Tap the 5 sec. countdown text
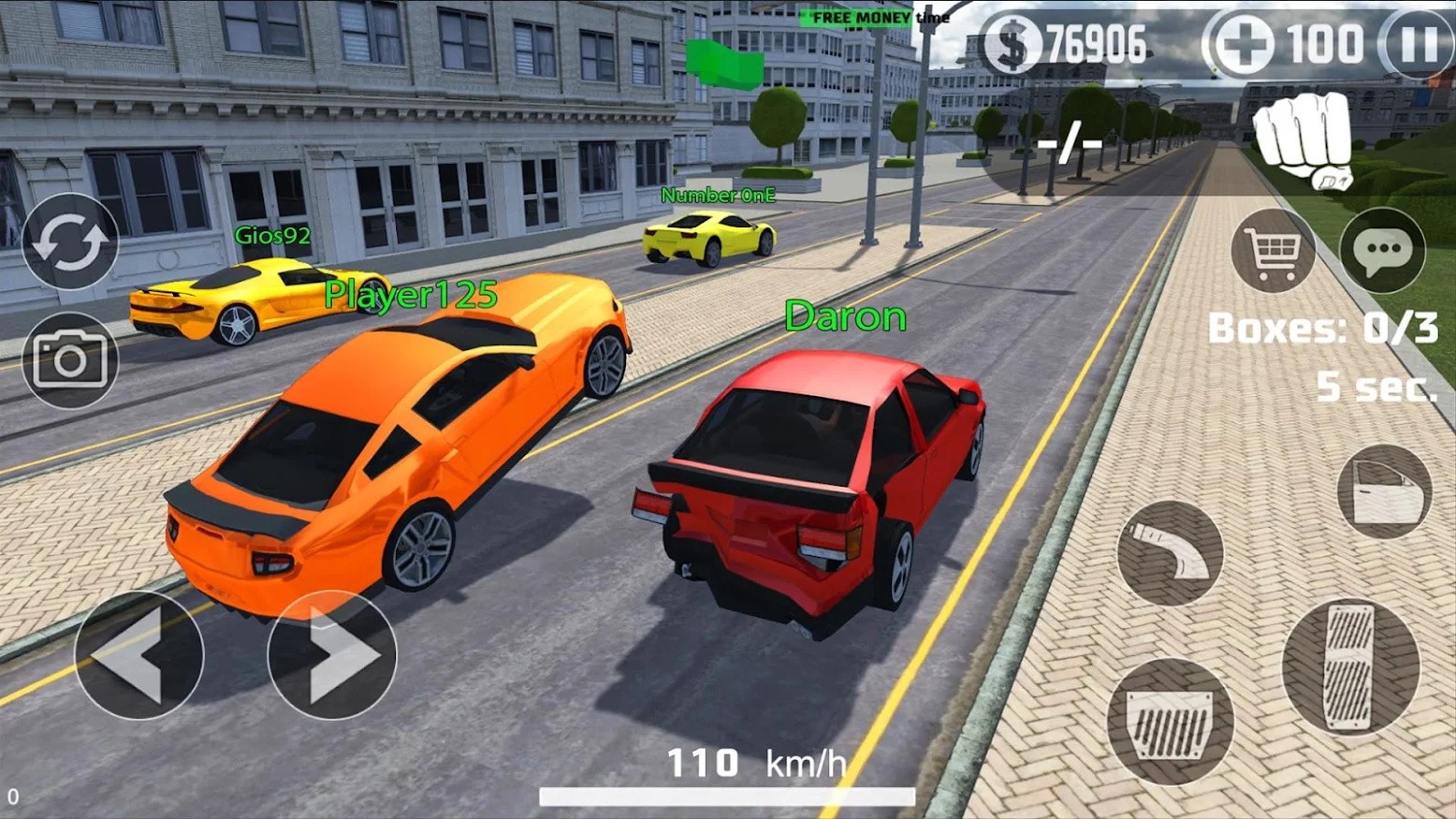Viewport: 1456px width, 819px height. coord(1376,387)
